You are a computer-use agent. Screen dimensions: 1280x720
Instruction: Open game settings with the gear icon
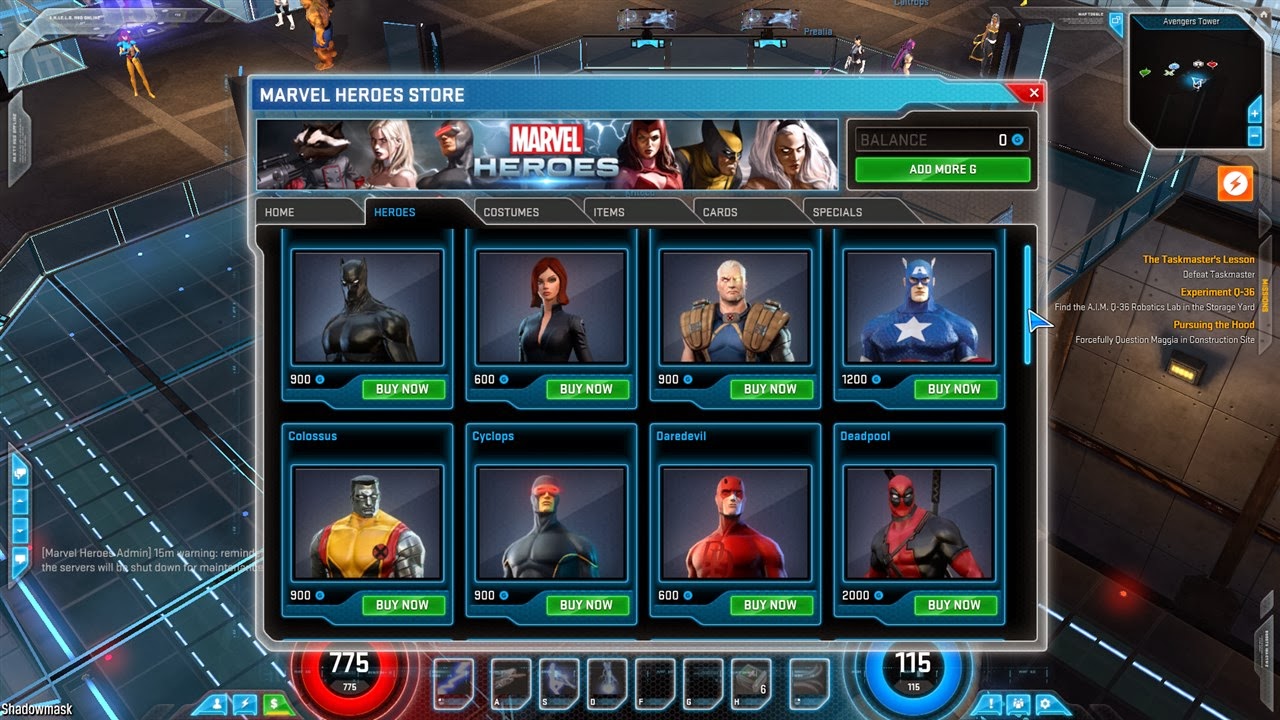[1046, 704]
